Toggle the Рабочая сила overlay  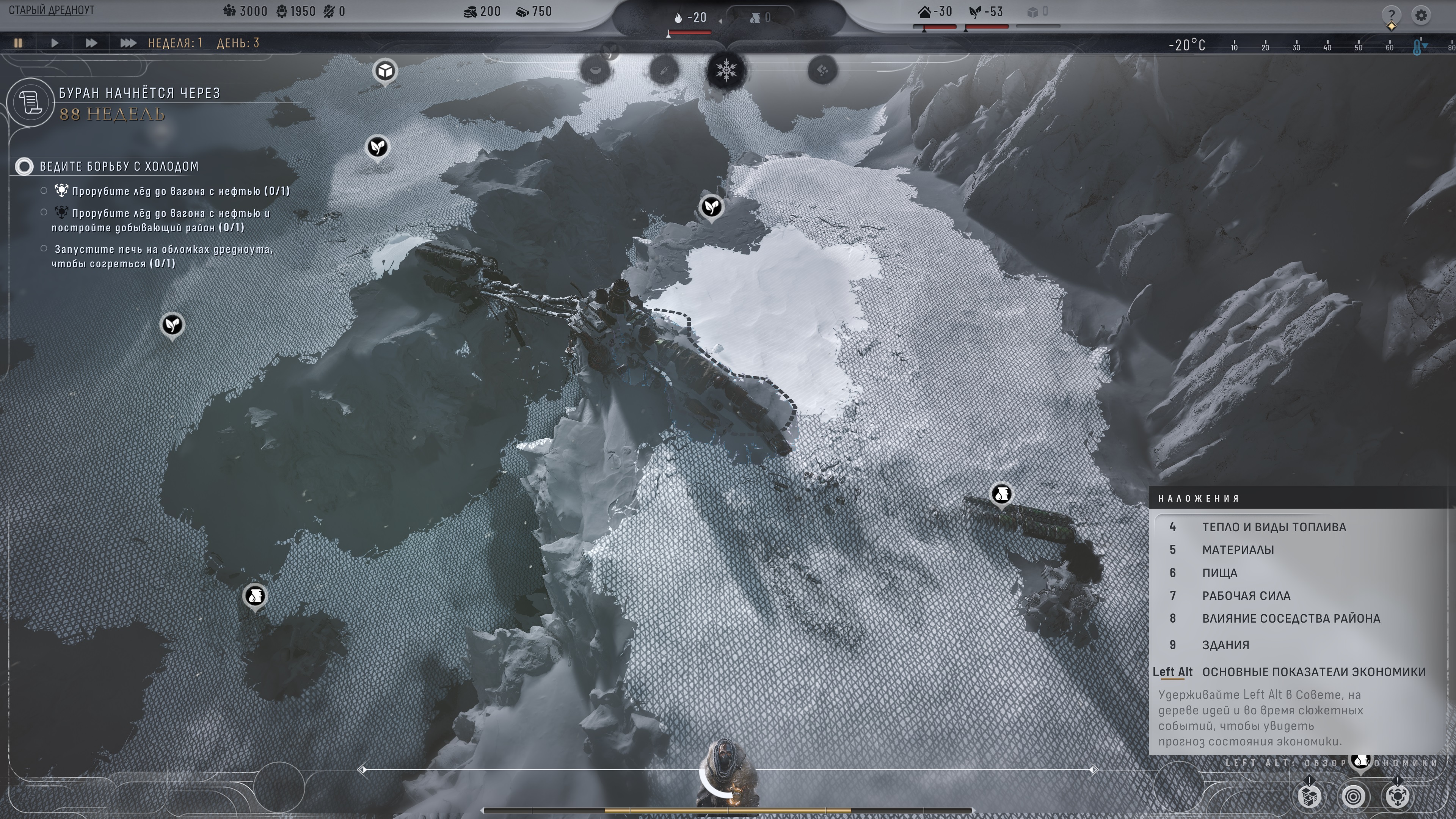tap(1246, 595)
